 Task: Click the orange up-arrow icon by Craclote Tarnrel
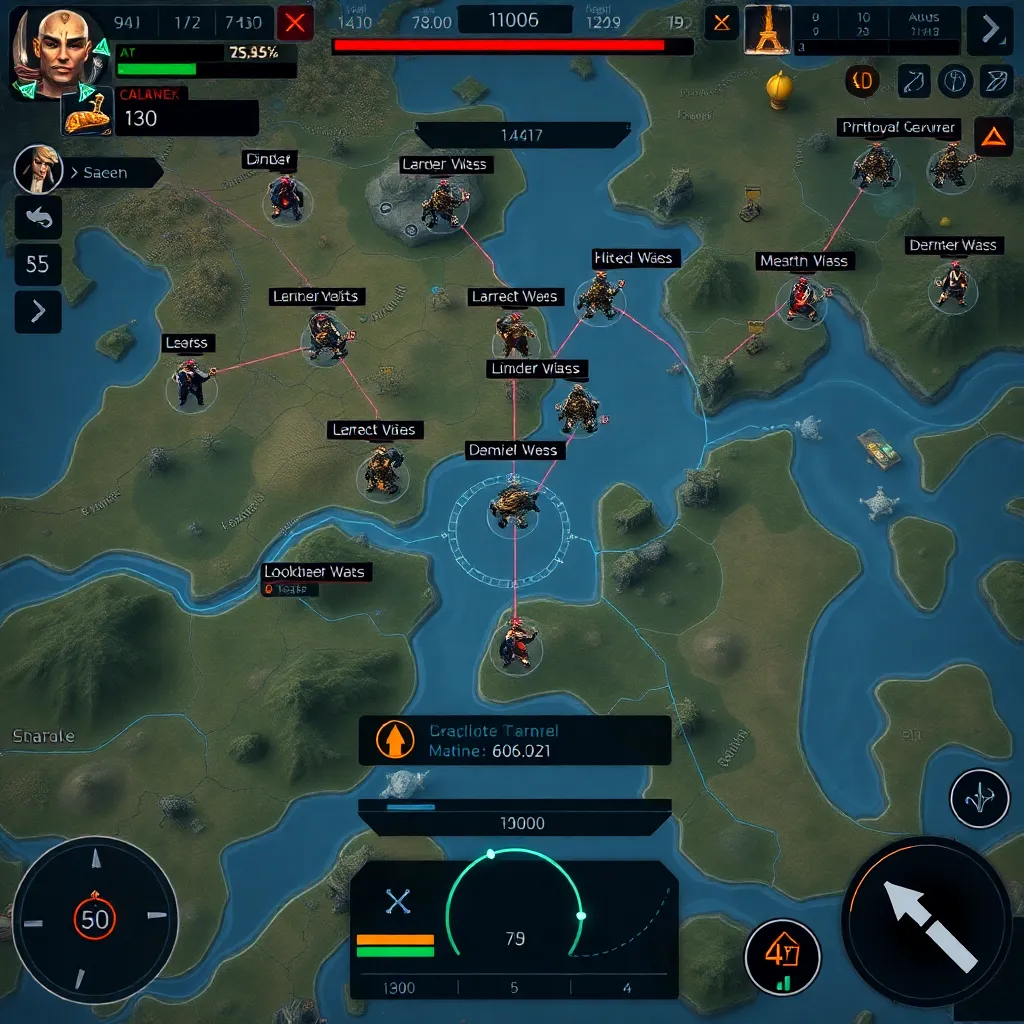click(x=394, y=740)
